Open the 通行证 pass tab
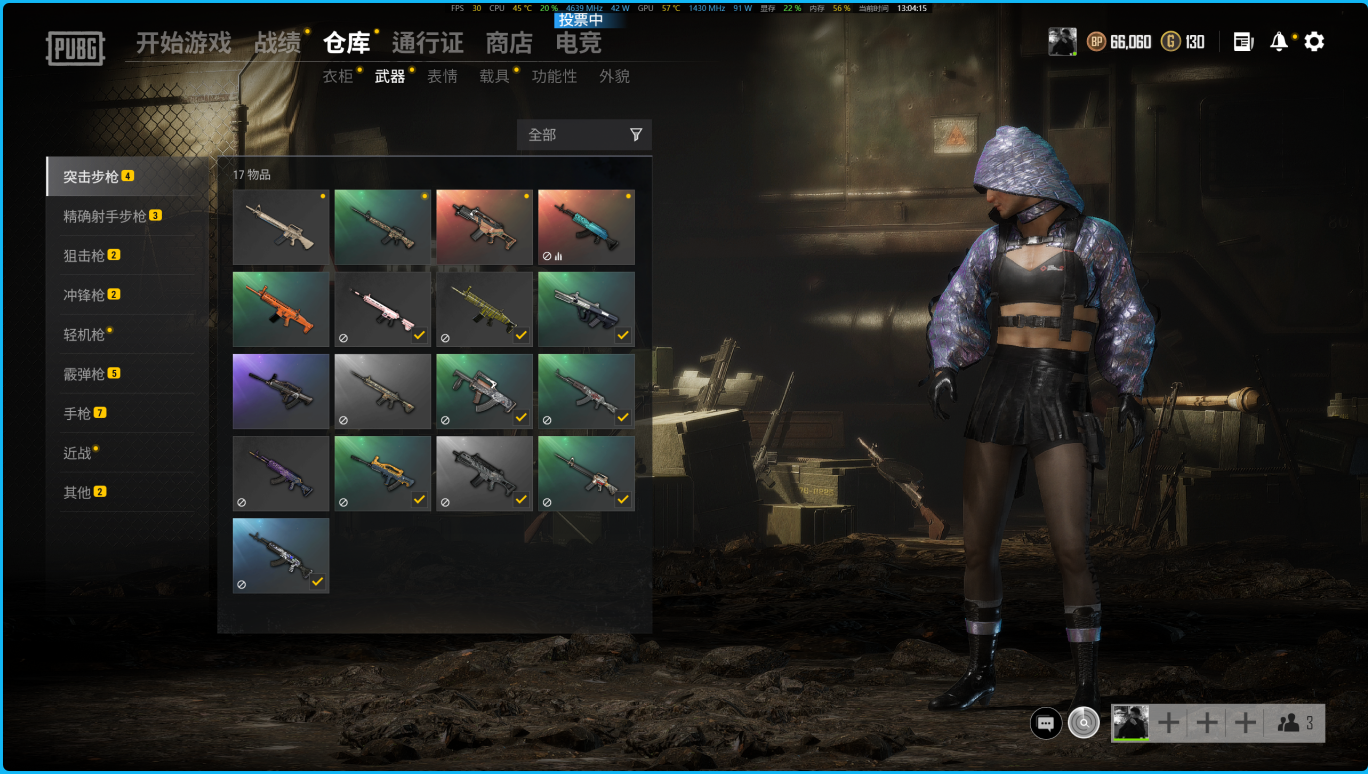This screenshot has height=774, width=1368. [x=427, y=43]
